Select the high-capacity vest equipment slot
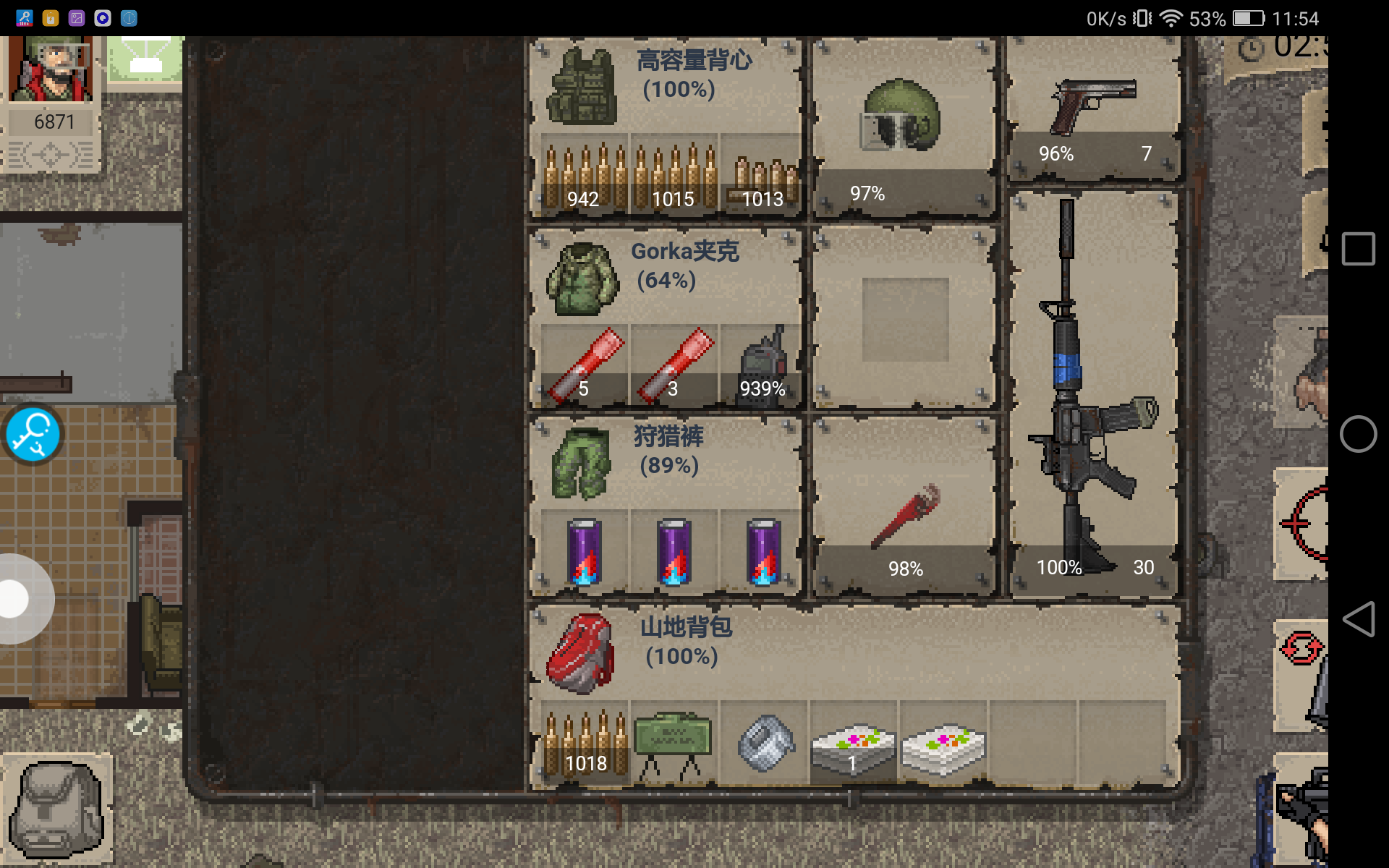The height and width of the screenshot is (868, 1389). 583,88
